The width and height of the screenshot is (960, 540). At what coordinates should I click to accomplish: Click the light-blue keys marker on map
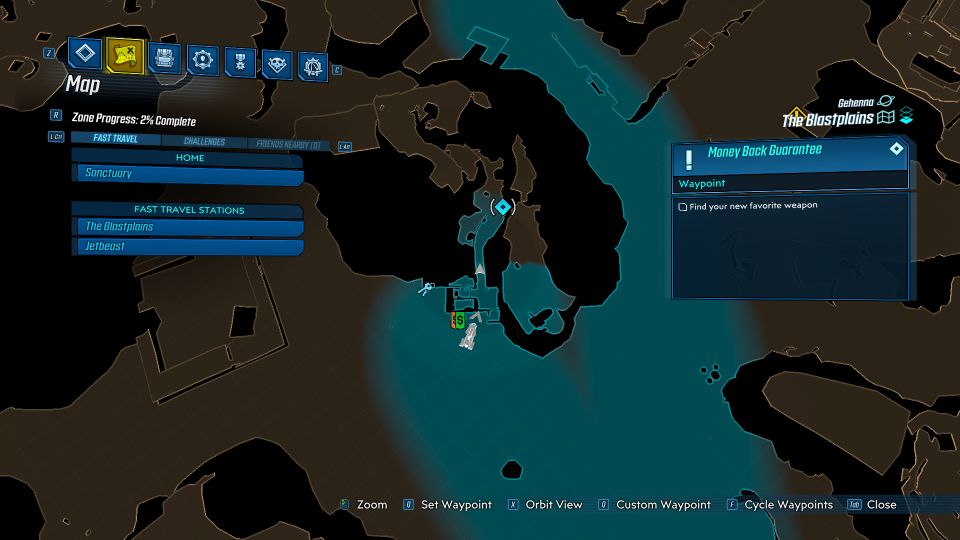427,290
